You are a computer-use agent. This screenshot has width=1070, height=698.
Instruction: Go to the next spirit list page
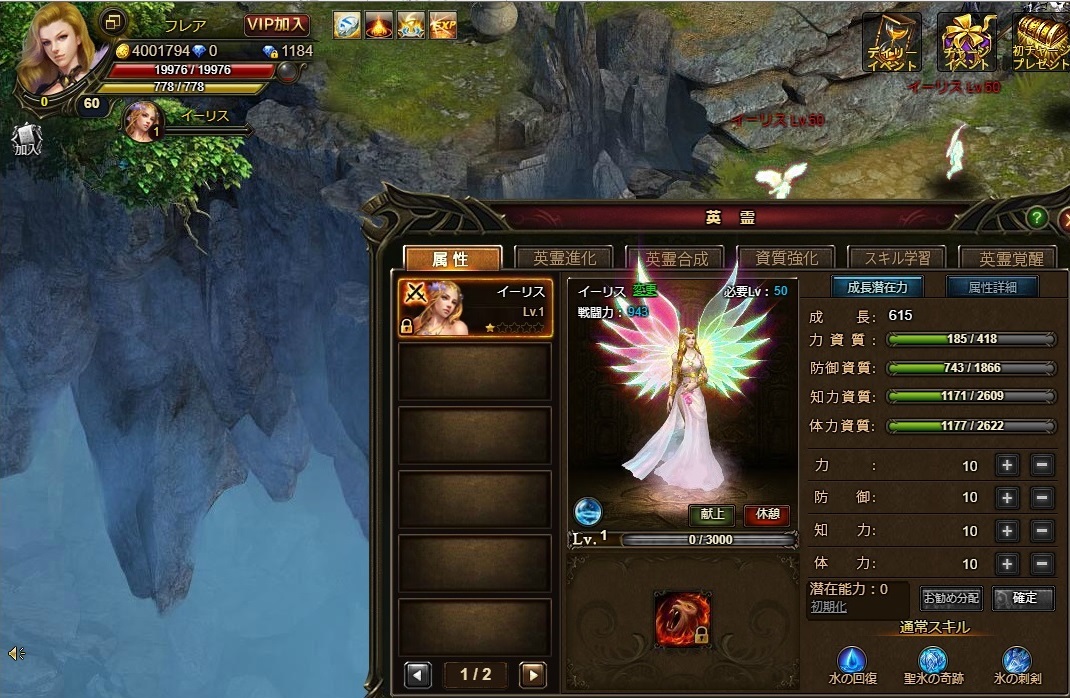point(533,674)
